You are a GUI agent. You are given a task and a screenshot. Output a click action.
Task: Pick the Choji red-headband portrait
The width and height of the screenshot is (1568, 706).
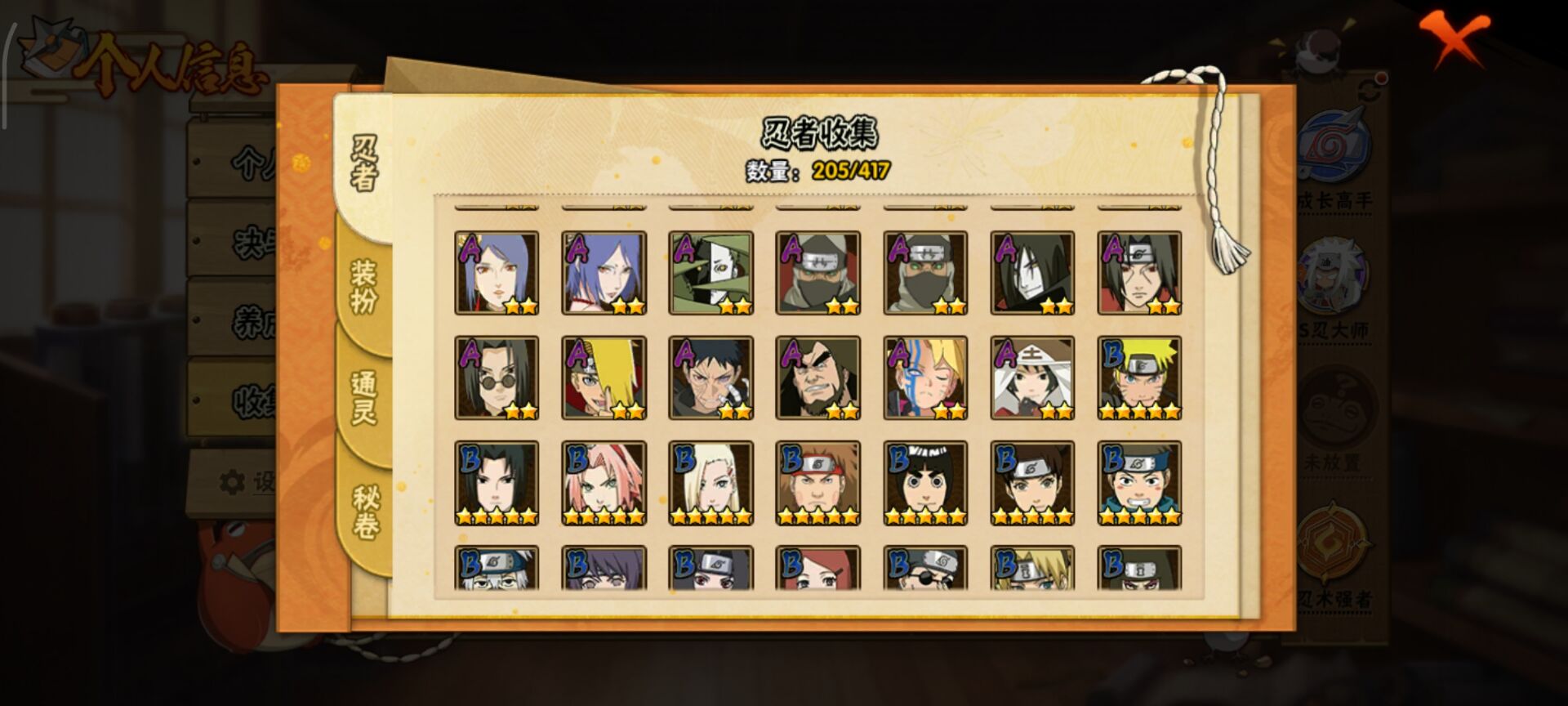pos(817,483)
